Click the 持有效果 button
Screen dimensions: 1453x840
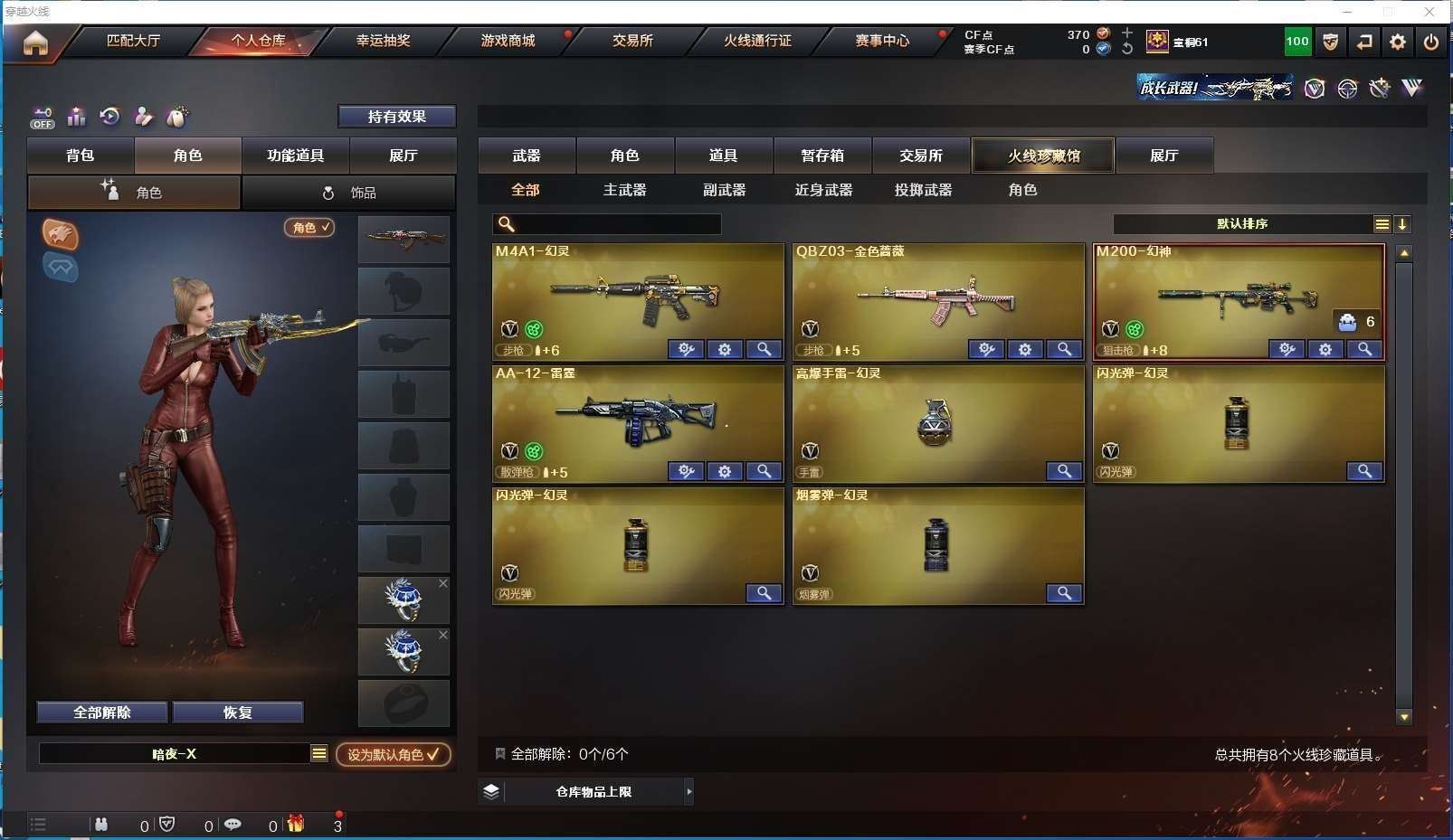[x=396, y=117]
